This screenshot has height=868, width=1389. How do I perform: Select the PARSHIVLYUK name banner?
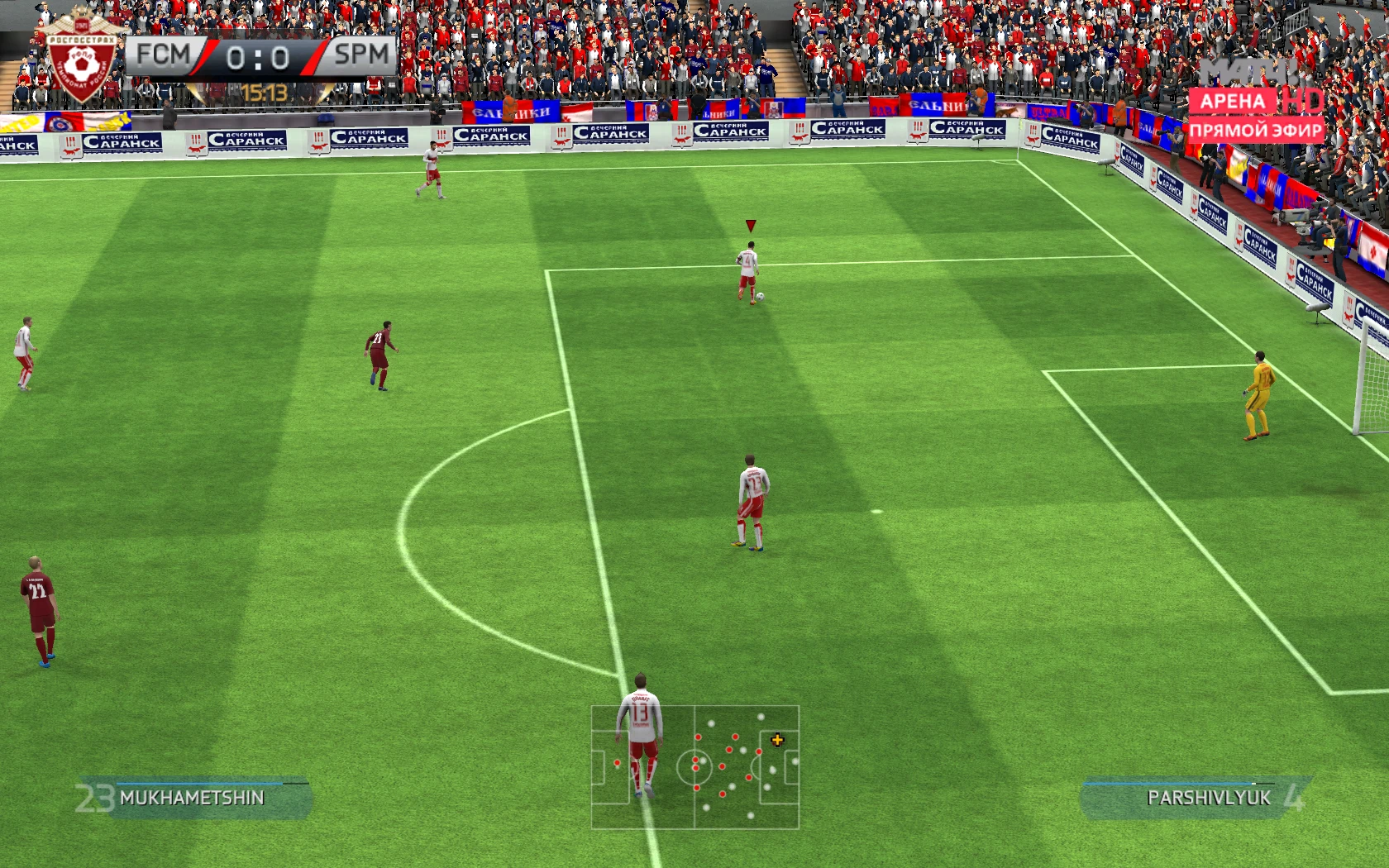point(1210,797)
